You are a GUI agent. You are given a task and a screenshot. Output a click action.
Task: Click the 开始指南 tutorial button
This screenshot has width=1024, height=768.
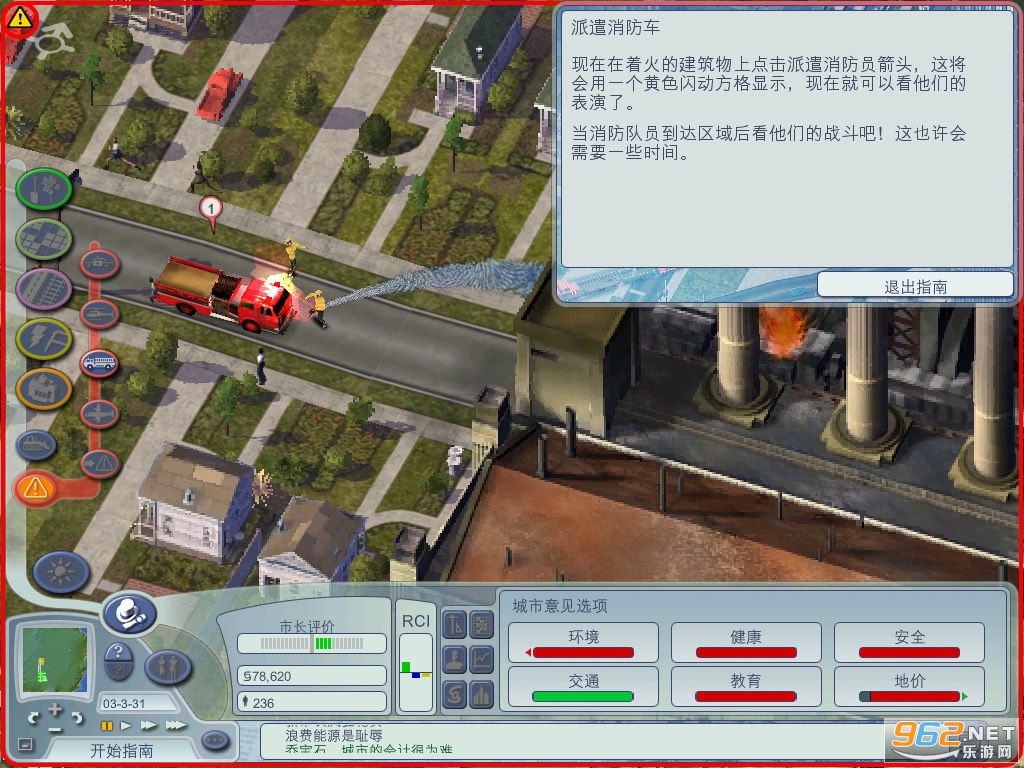pos(122,749)
